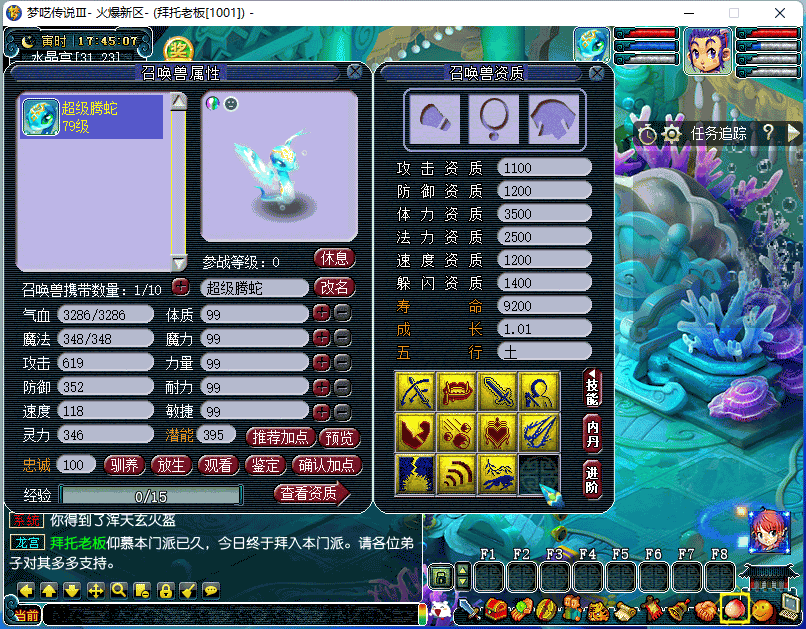Appraise the summon with 鉴定
This screenshot has width=806, height=629.
pyautogui.click(x=265, y=465)
